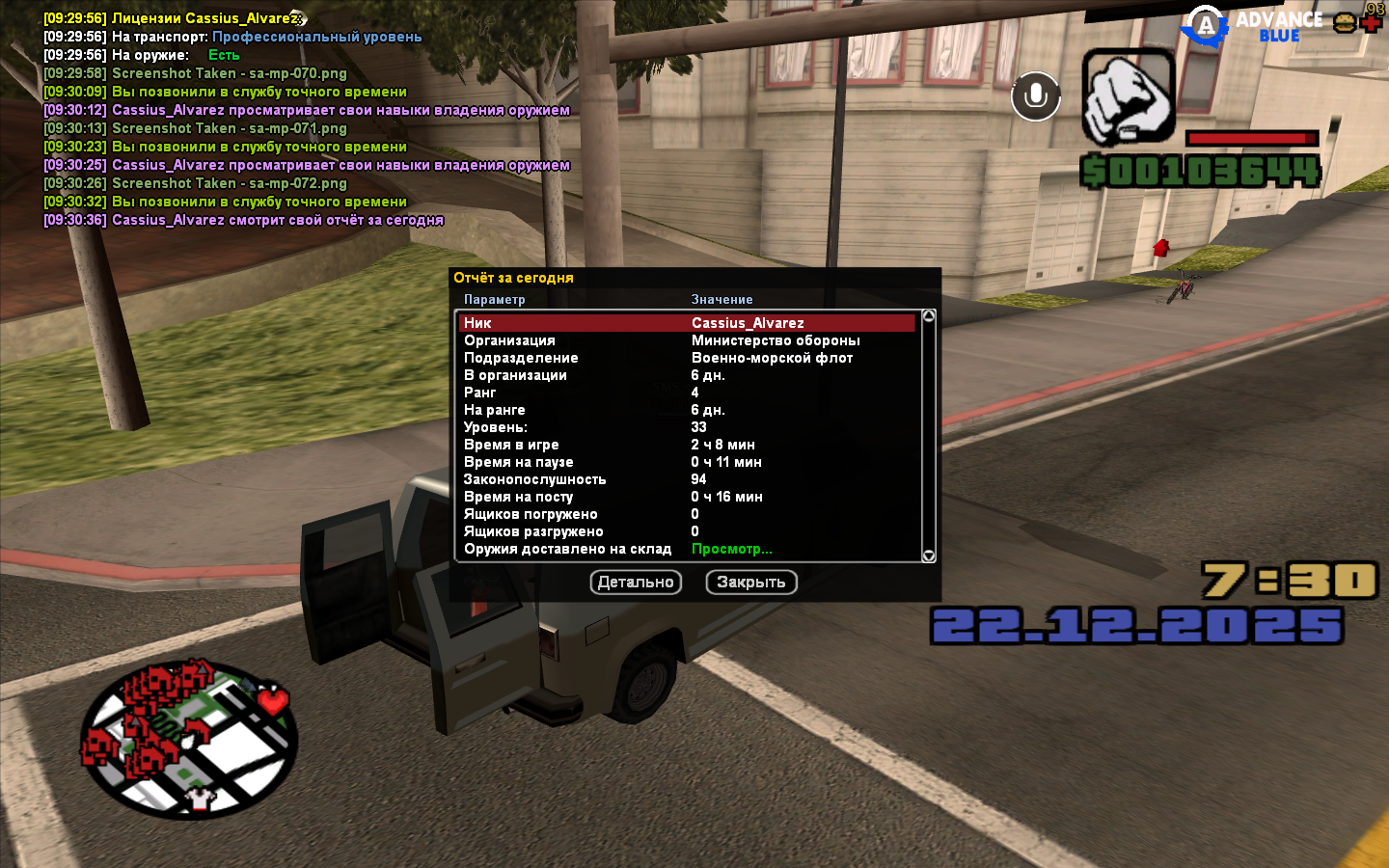Click the fist weapon icon
The image size is (1389, 868).
tap(1128, 96)
